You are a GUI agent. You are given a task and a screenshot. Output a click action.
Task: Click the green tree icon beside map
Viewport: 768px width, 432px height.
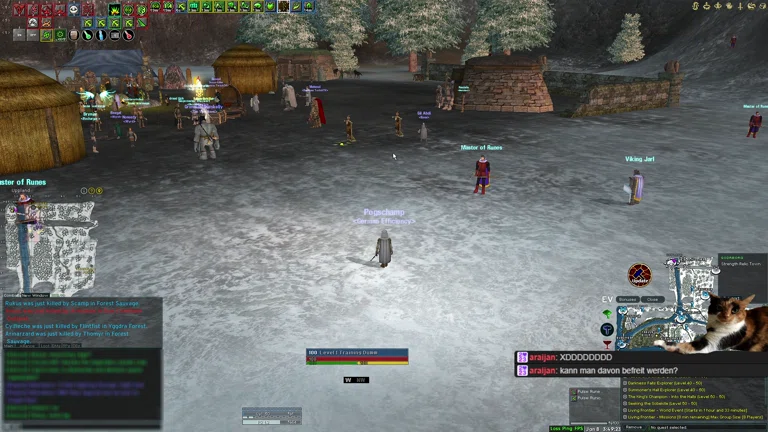tap(607, 314)
